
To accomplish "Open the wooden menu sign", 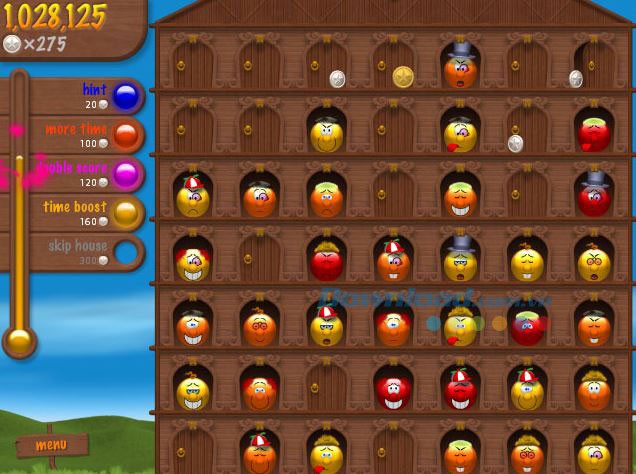I will [50, 445].
